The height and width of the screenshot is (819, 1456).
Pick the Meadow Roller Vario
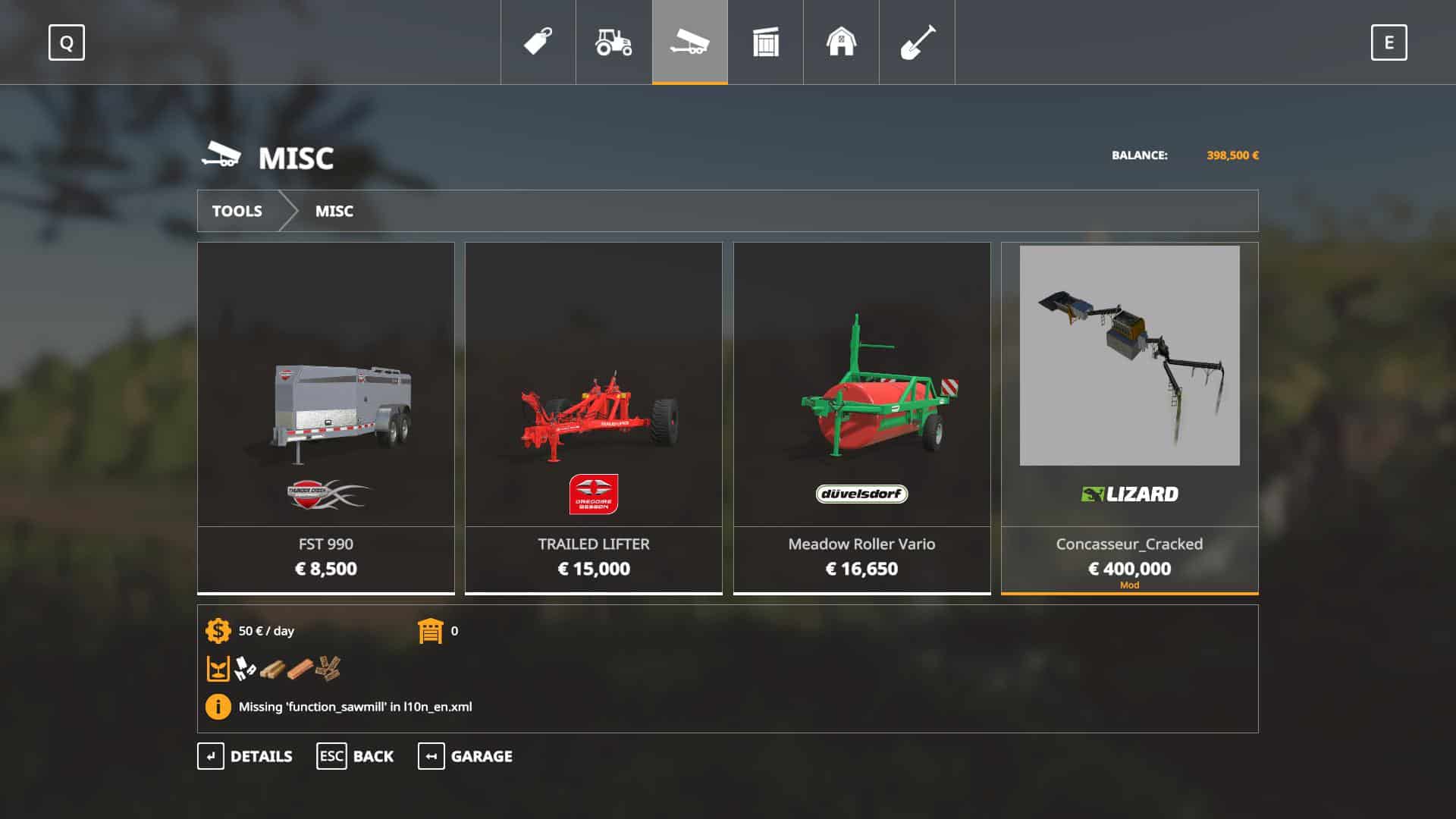click(x=861, y=417)
